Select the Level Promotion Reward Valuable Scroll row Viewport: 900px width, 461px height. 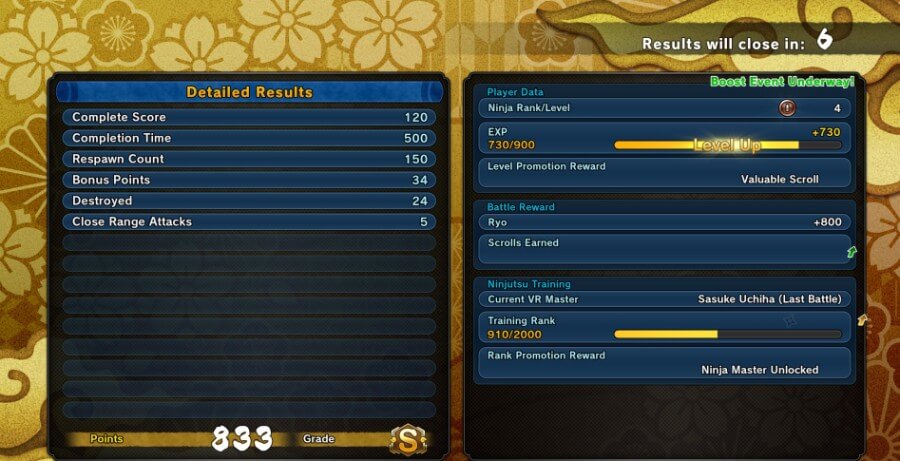tap(664, 172)
